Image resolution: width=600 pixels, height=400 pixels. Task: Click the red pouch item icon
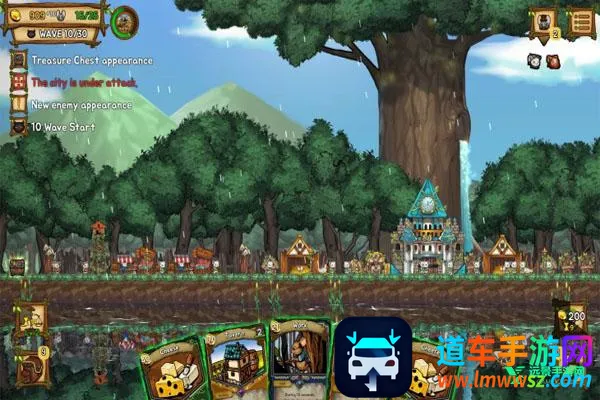(x=553, y=62)
